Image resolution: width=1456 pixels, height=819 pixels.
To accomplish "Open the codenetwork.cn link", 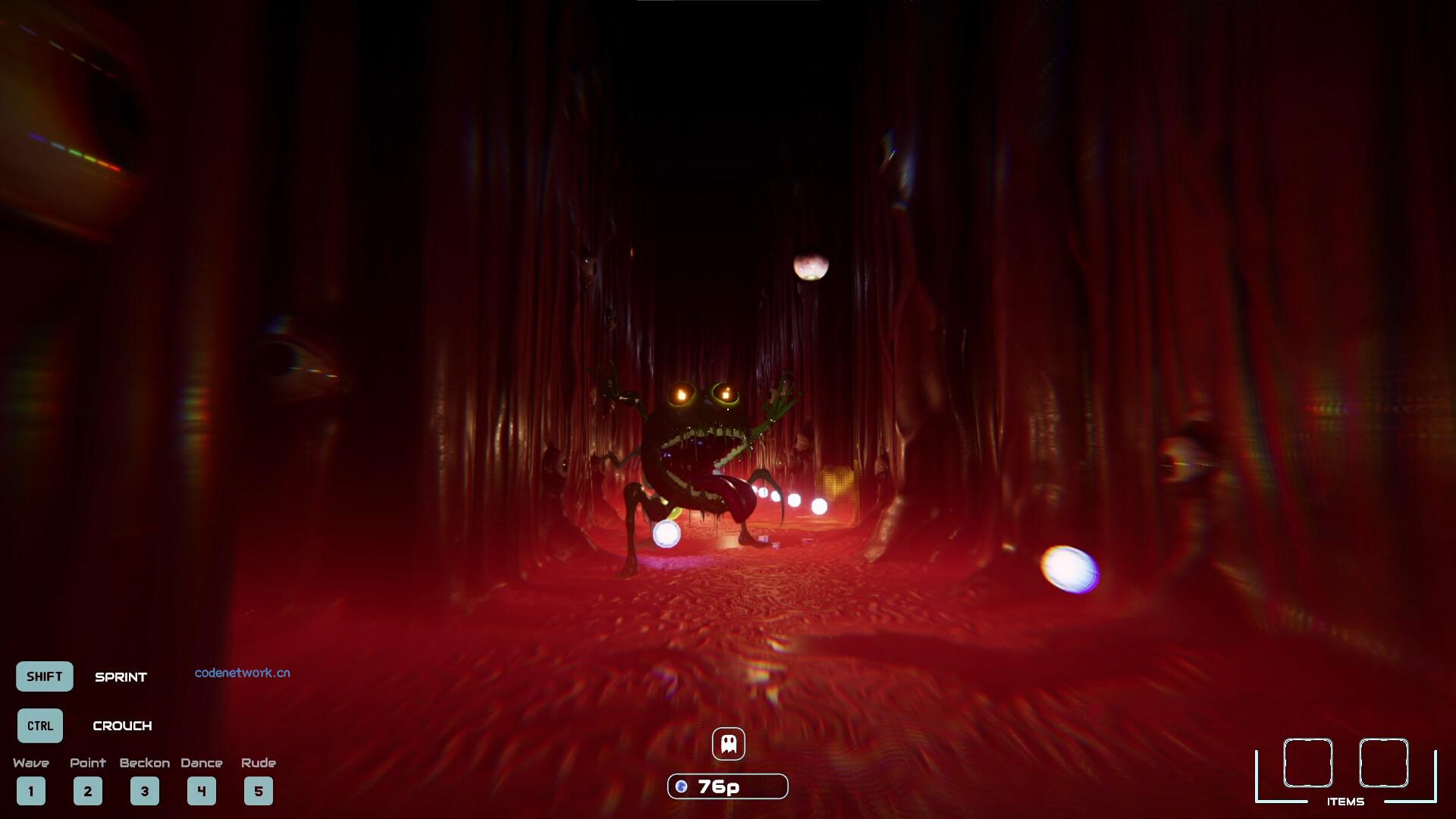I will 243,673.
